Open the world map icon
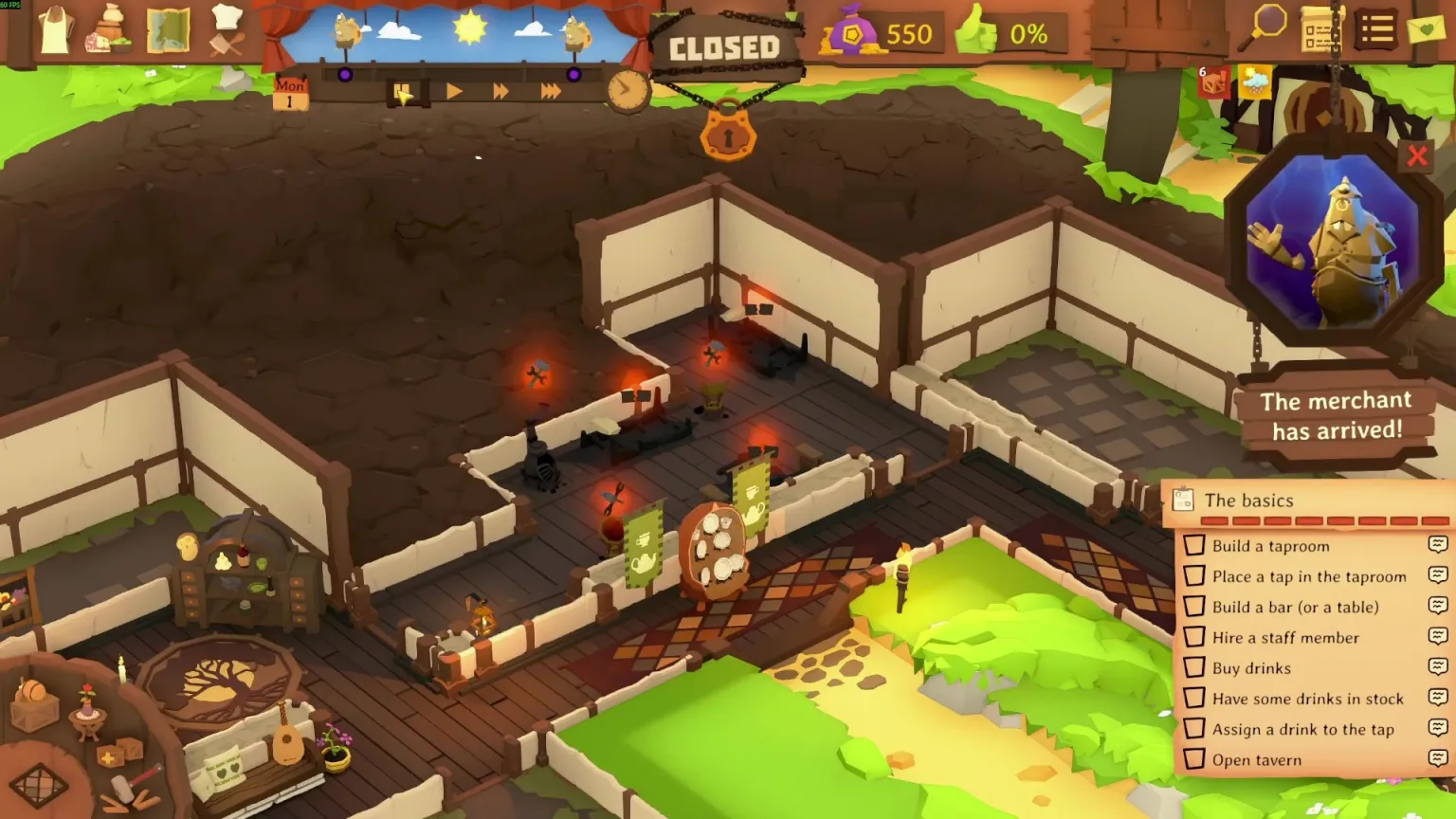 pos(169,31)
